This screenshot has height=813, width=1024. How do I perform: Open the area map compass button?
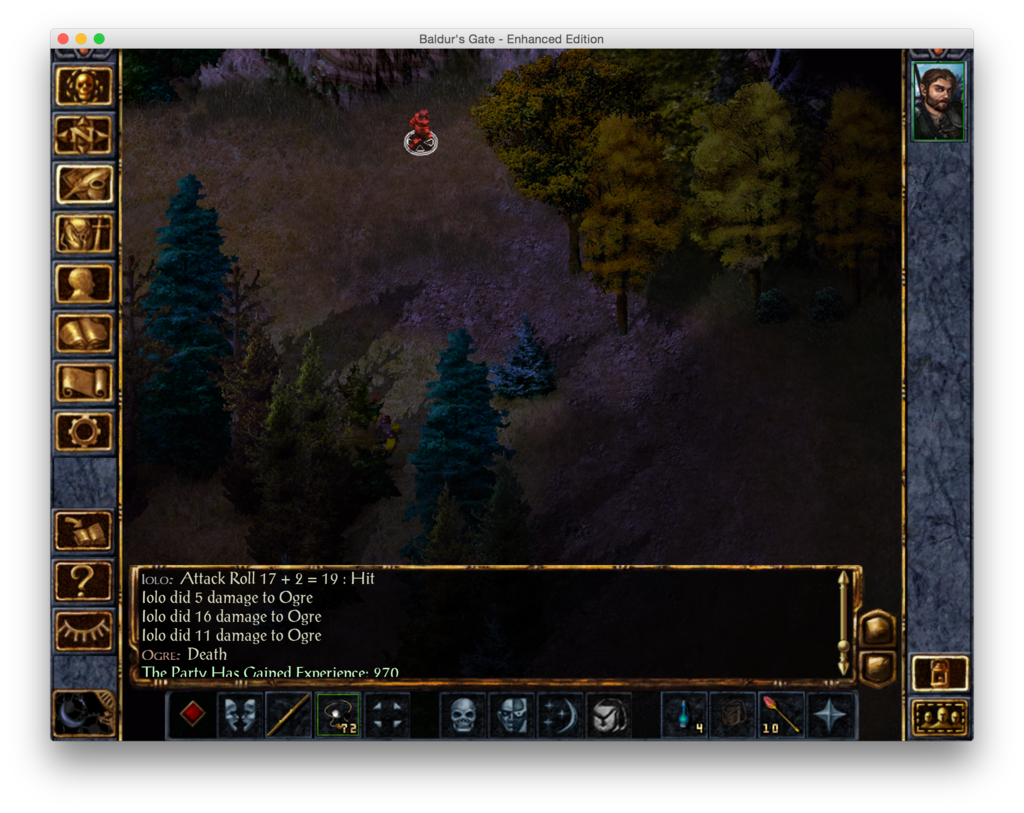coord(83,135)
